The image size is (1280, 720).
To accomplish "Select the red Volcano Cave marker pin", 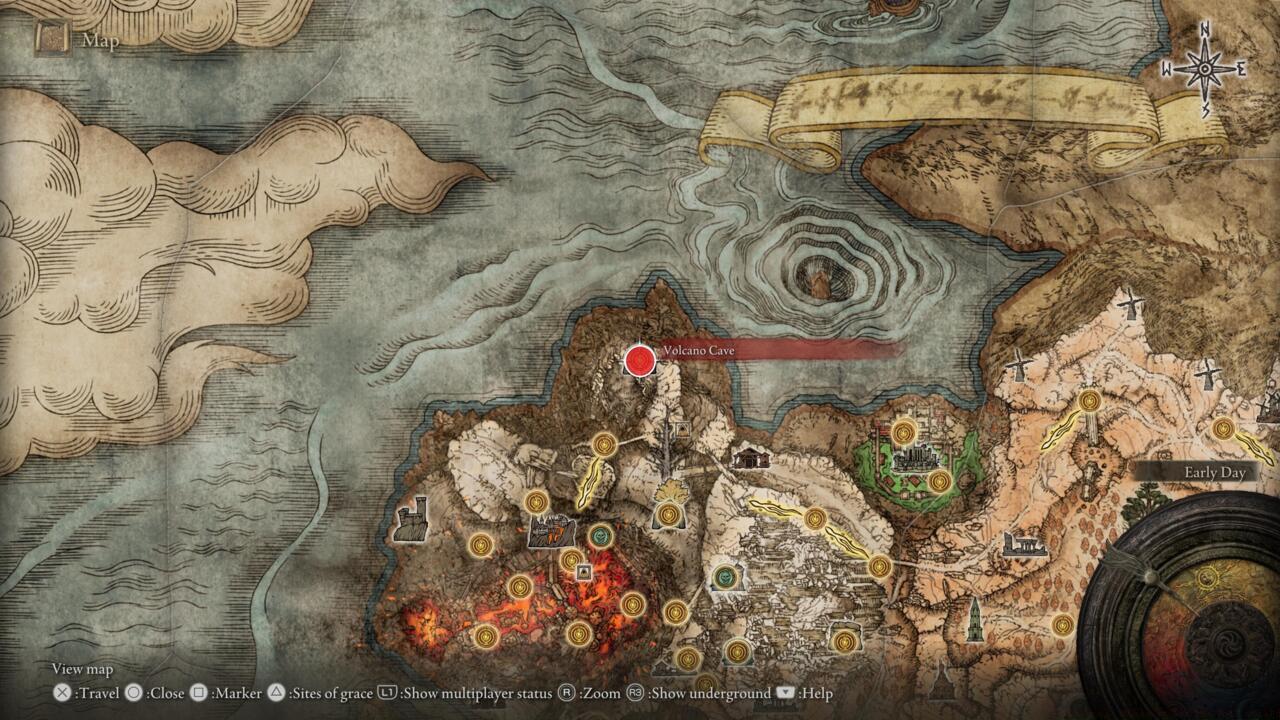I will [x=640, y=362].
